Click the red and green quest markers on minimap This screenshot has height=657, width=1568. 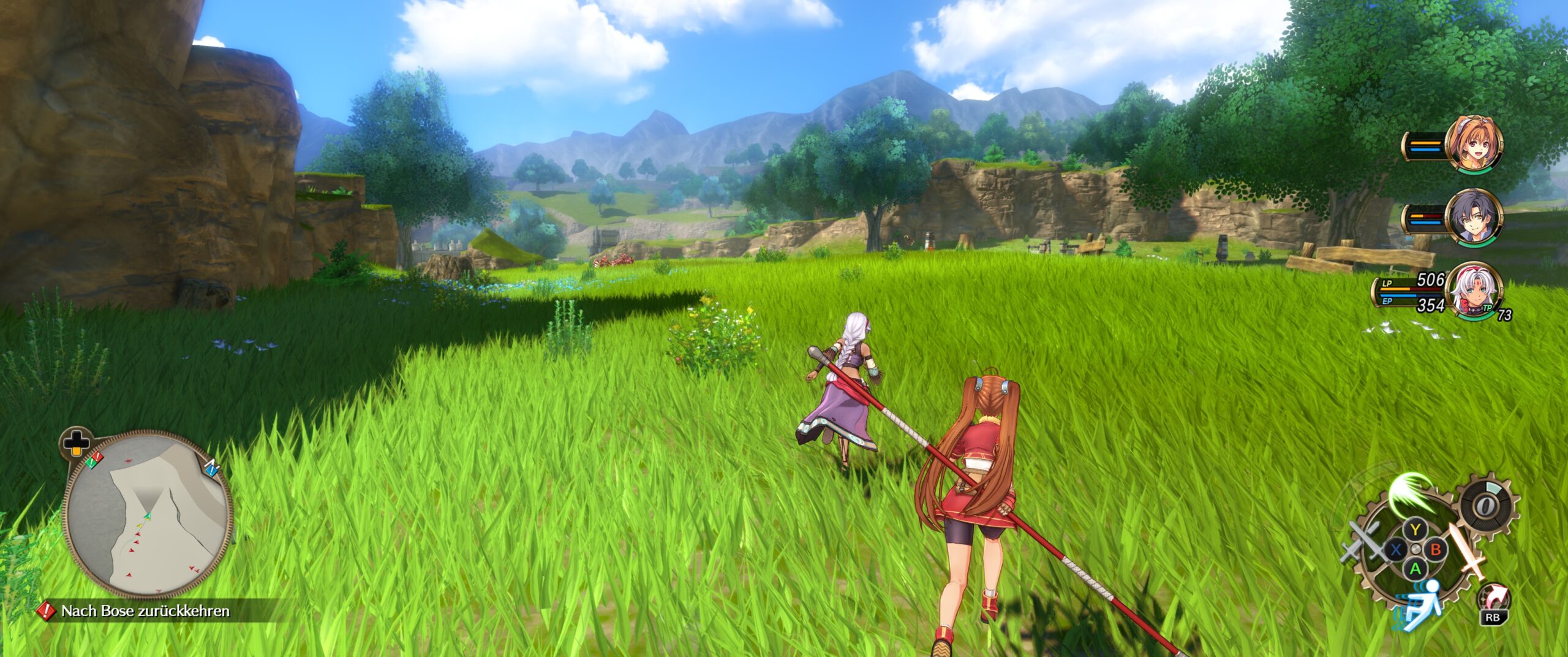[x=94, y=460]
